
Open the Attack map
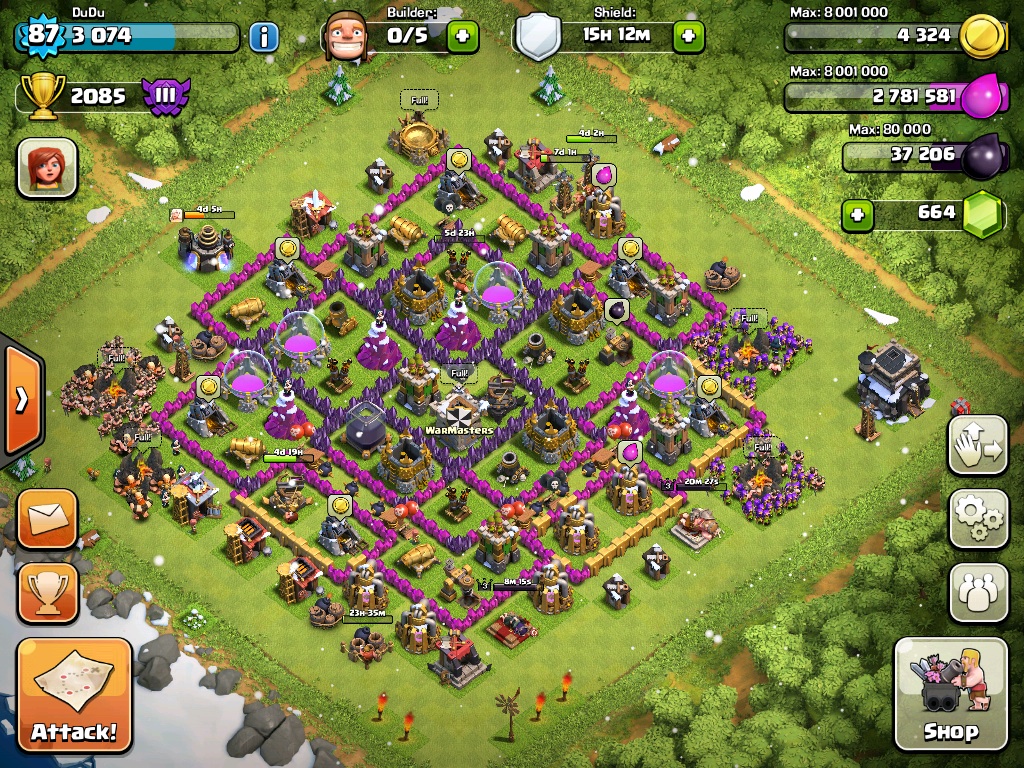click(74, 695)
